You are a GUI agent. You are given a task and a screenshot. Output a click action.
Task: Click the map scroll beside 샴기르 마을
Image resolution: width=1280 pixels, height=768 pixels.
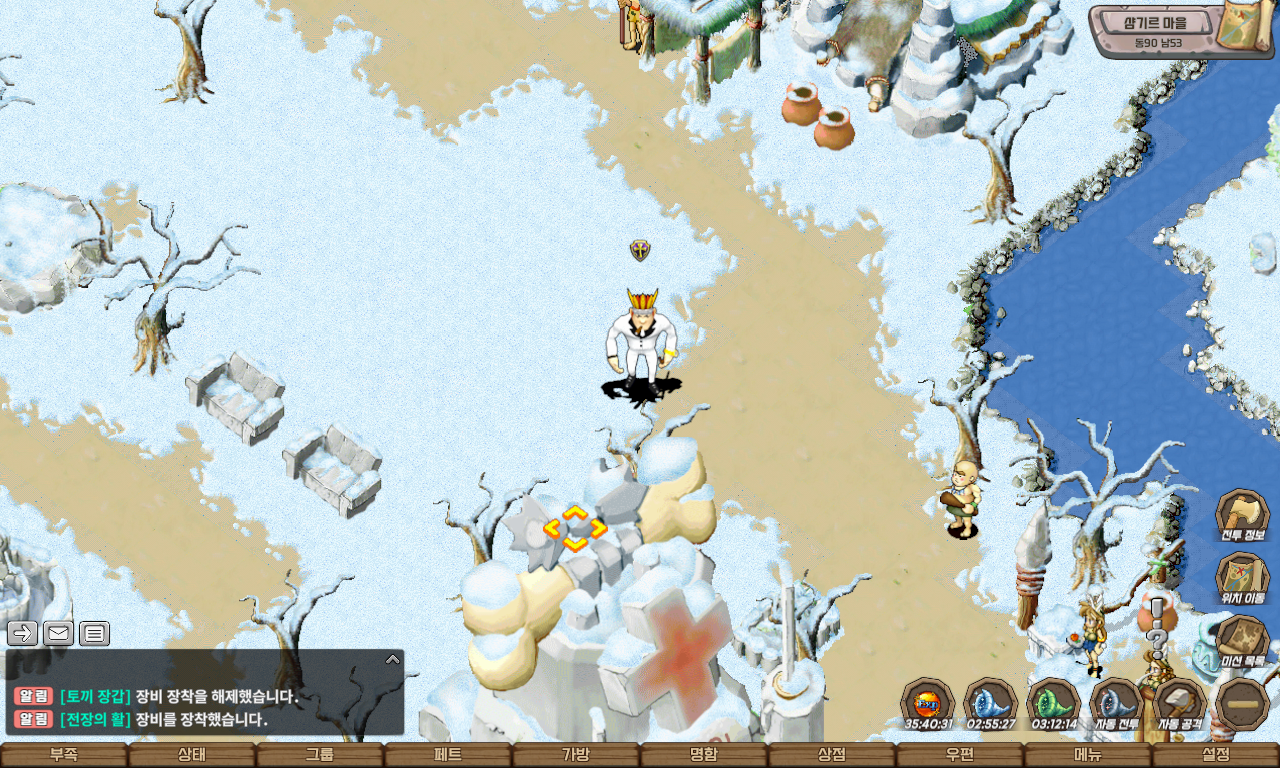coord(1245,29)
